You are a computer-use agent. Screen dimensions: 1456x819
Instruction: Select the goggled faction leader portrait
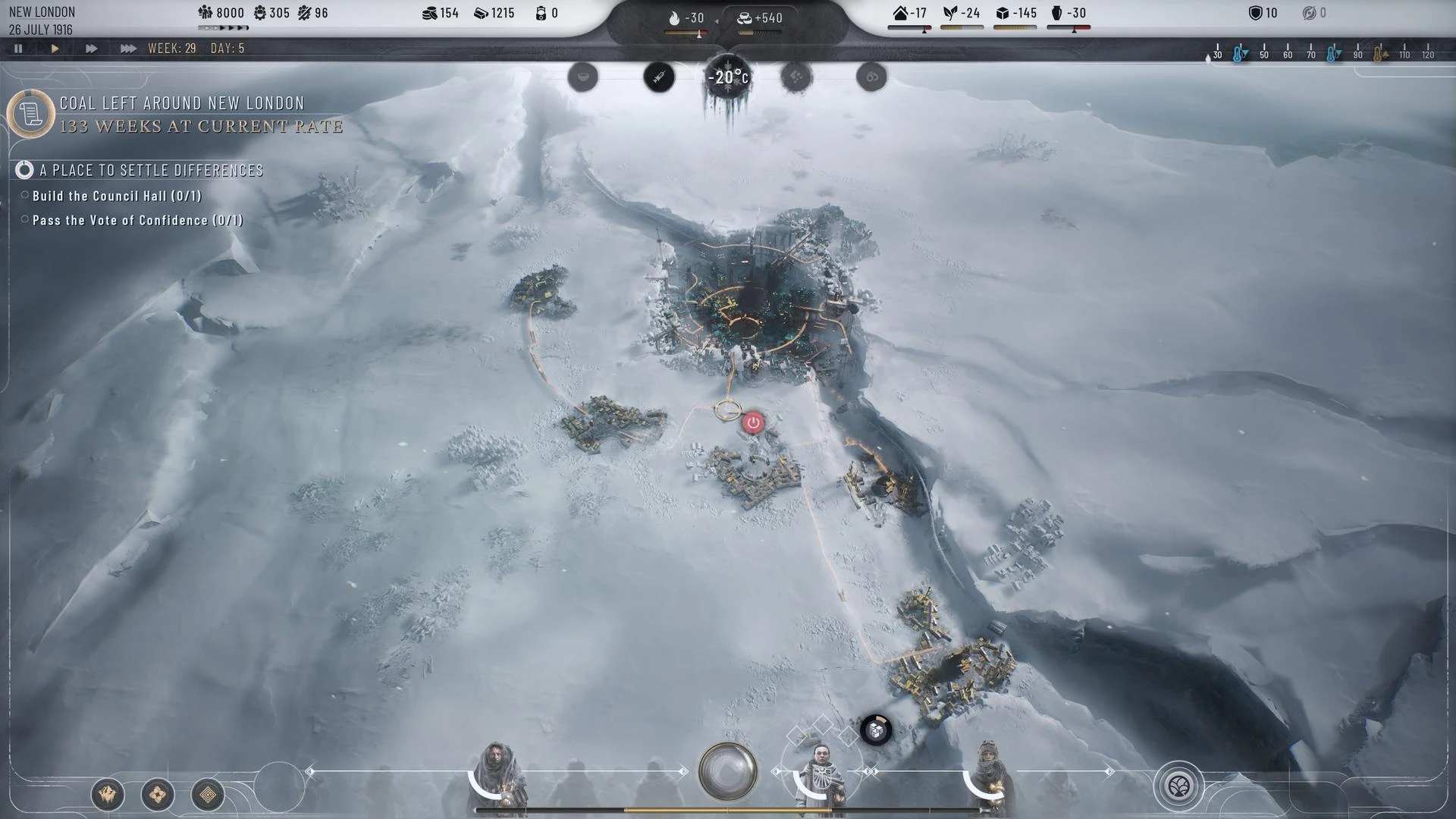(x=988, y=777)
